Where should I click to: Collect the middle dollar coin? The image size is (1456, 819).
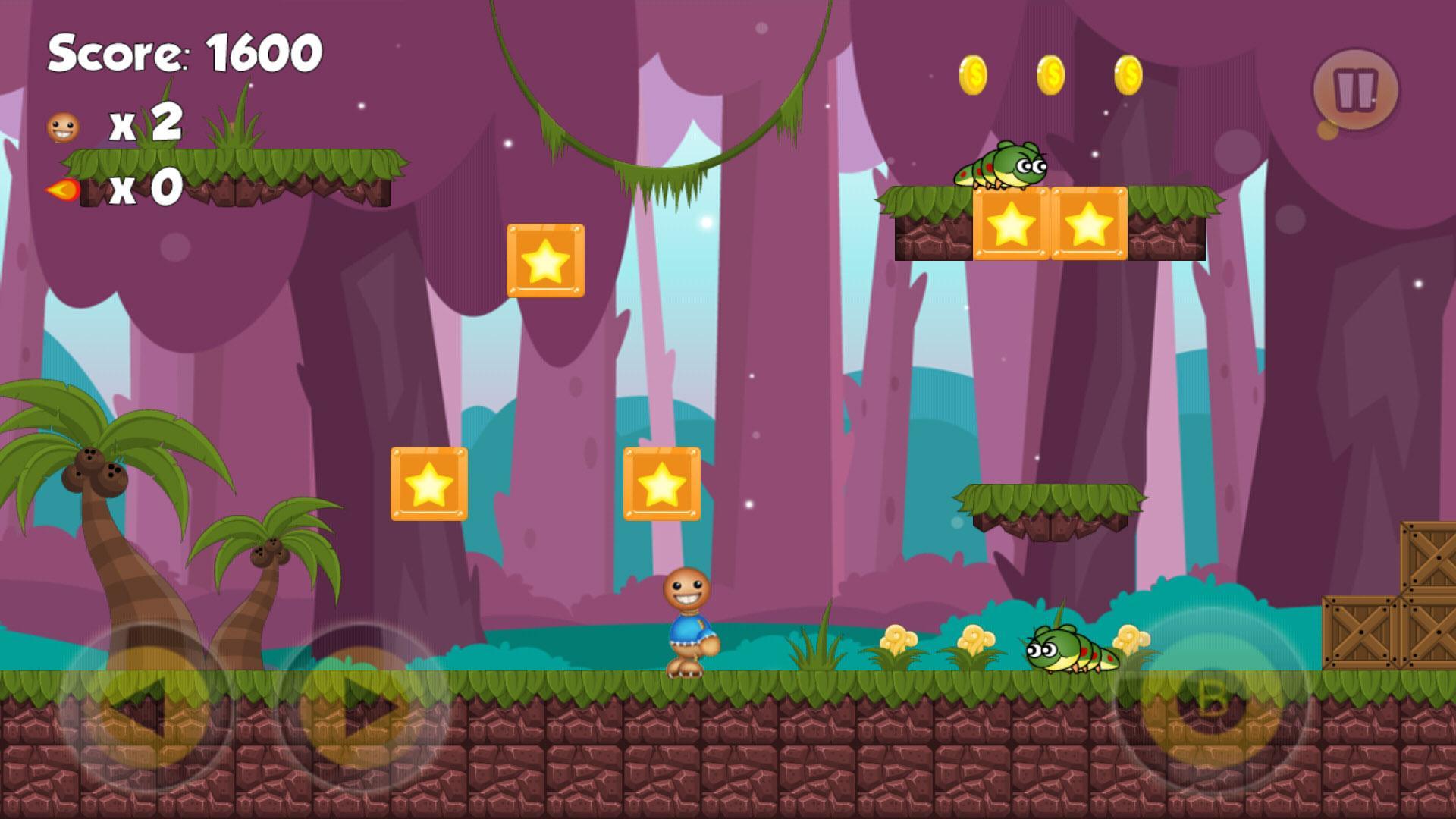pyautogui.click(x=1052, y=74)
